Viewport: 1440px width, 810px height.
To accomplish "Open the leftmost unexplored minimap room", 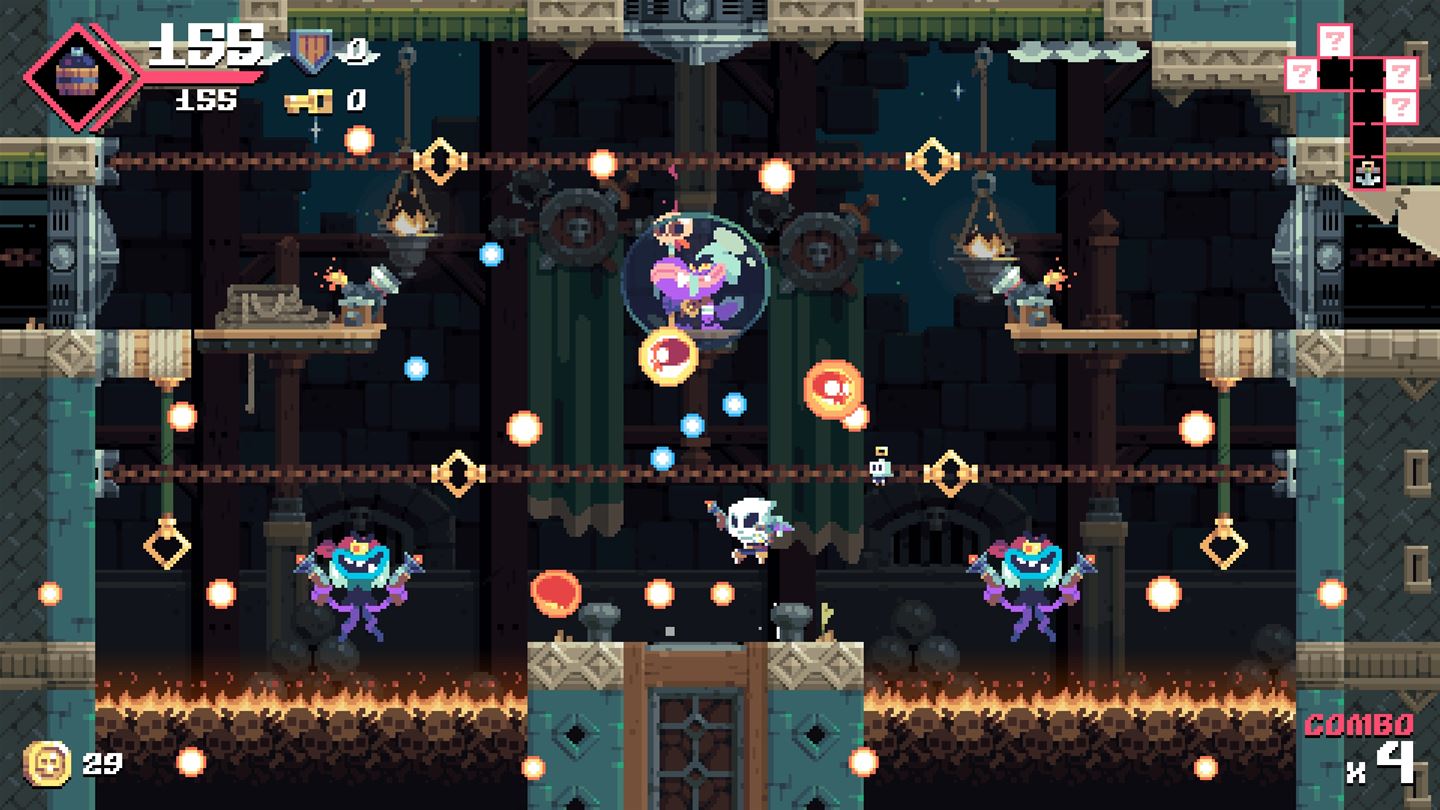I will pyautogui.click(x=1304, y=73).
